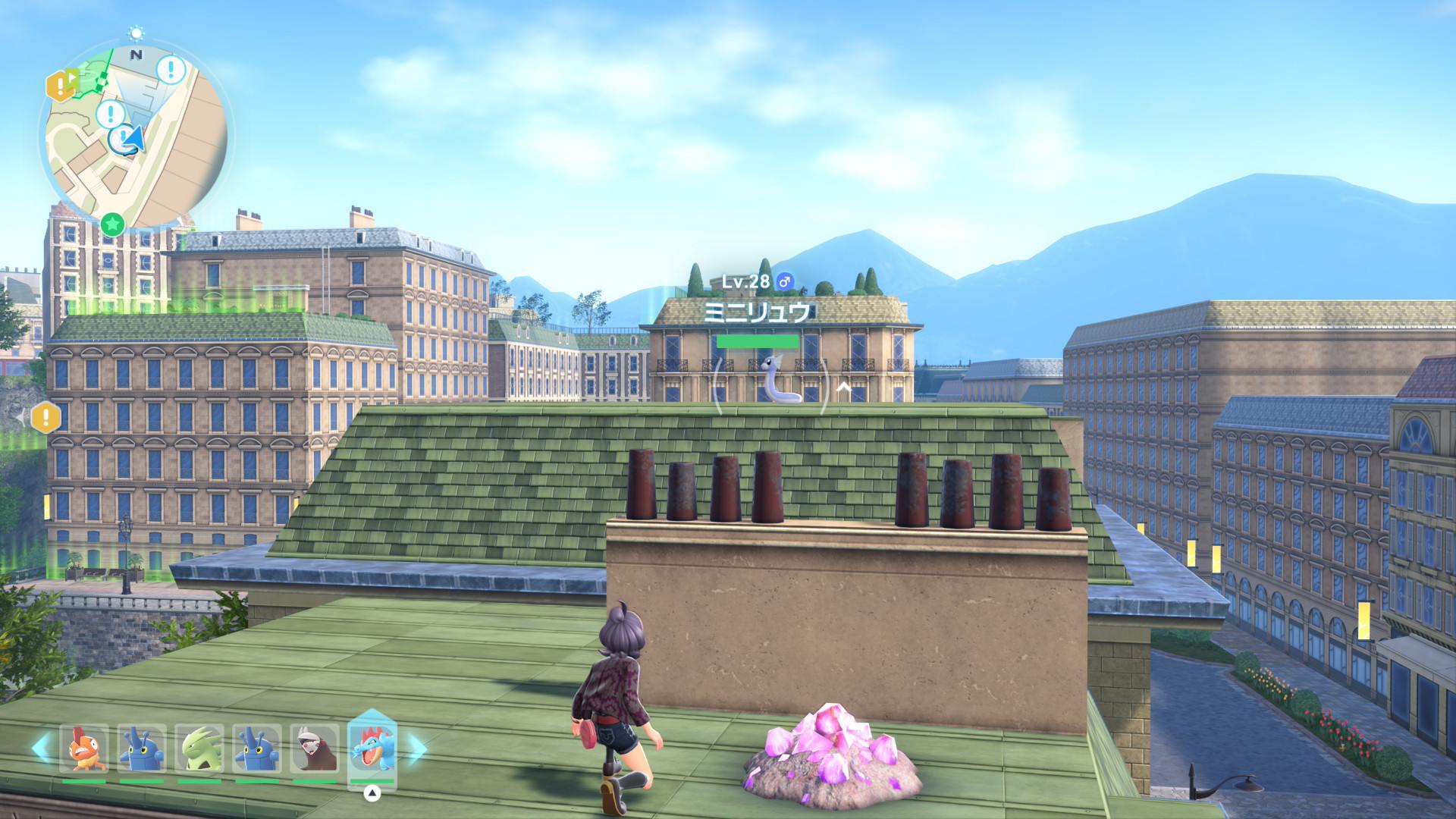Pick the Excadrill party slot
The image size is (1456, 819).
[x=315, y=748]
